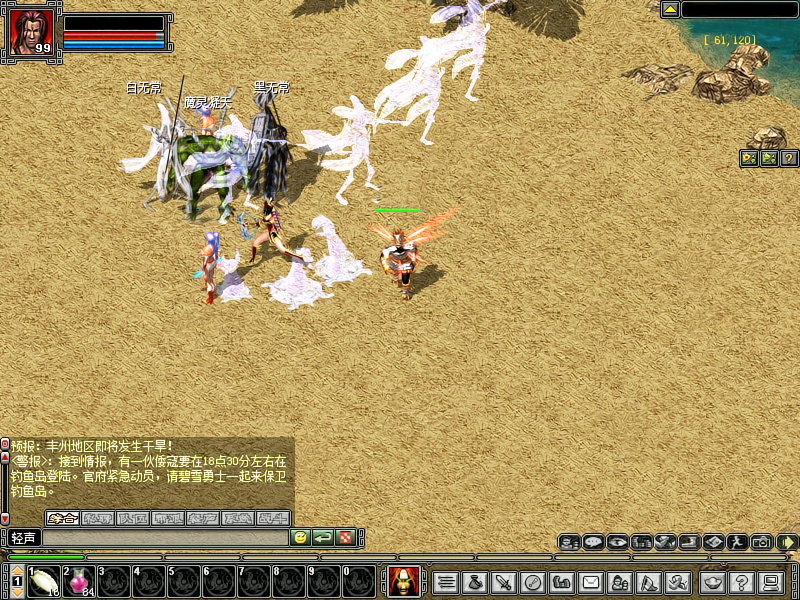Click the red-and-white chat clear button
The image size is (800, 600).
[345, 538]
